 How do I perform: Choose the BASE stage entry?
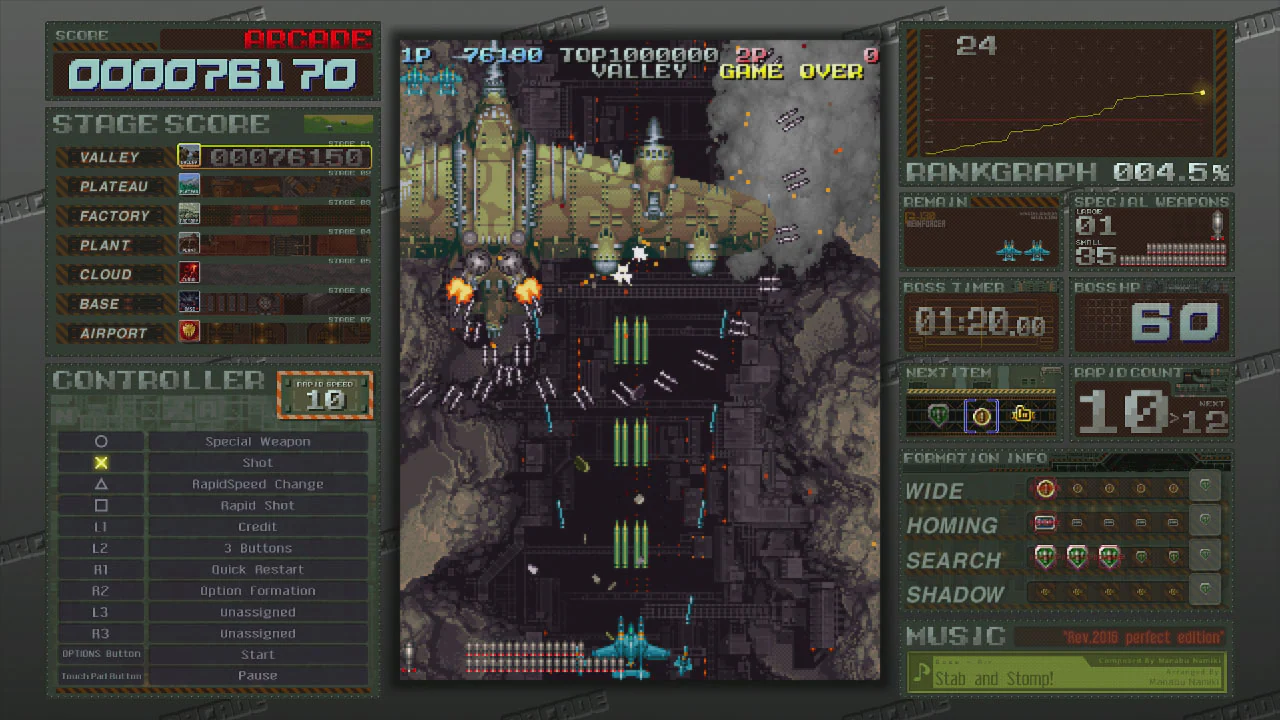pos(212,303)
